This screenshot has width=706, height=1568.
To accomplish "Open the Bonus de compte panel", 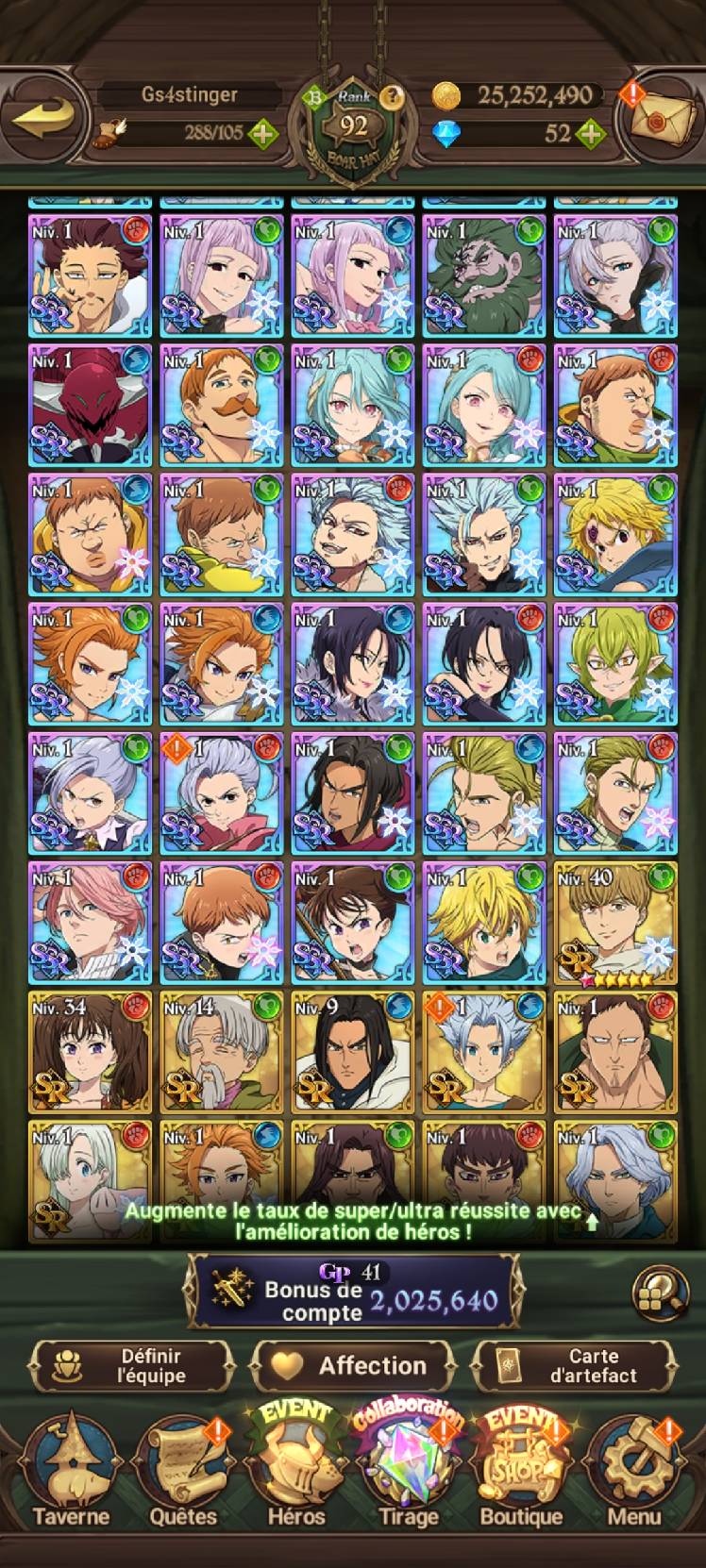I will [x=352, y=1290].
